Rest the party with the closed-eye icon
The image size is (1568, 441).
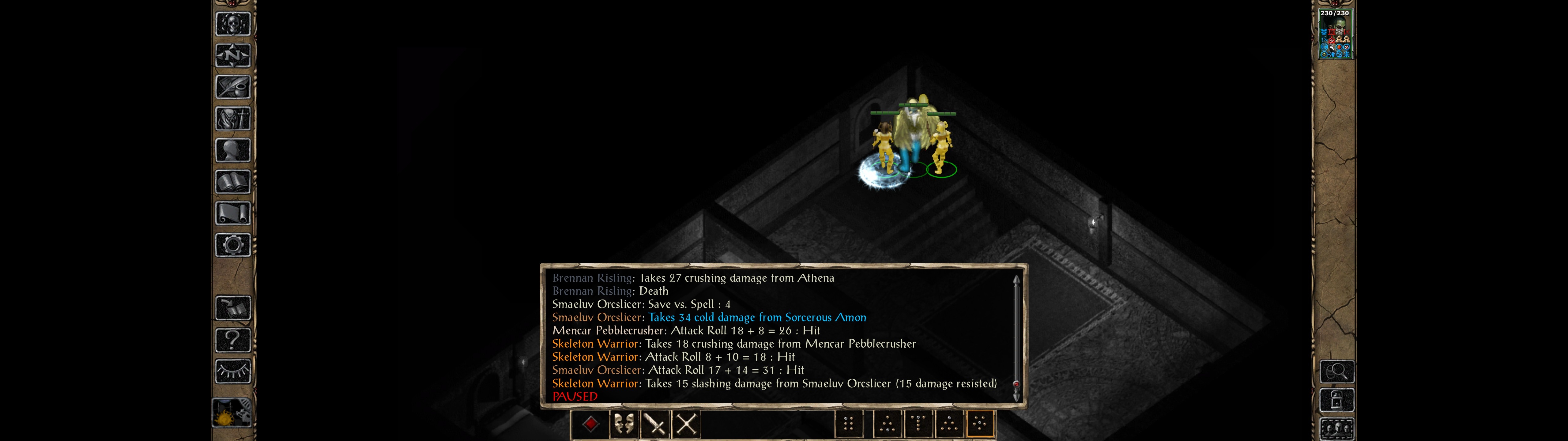click(233, 371)
